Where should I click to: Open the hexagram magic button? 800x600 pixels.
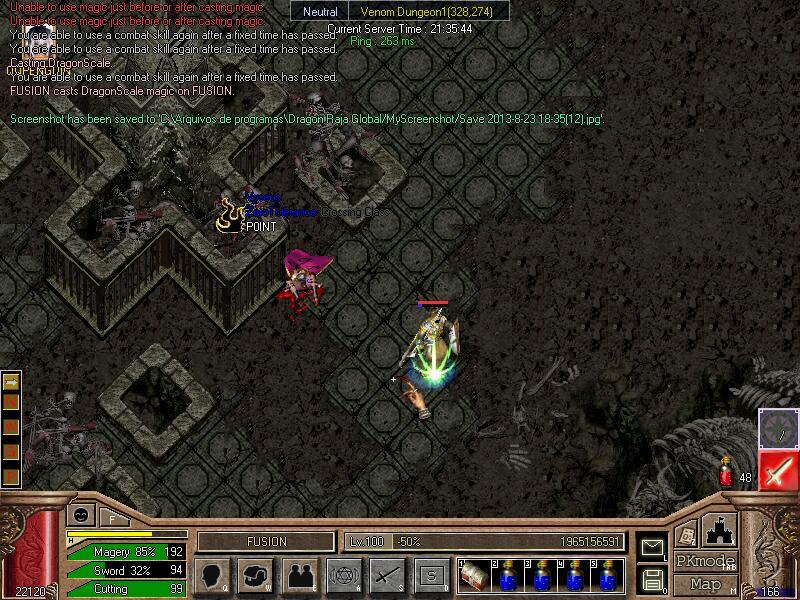(x=344, y=575)
